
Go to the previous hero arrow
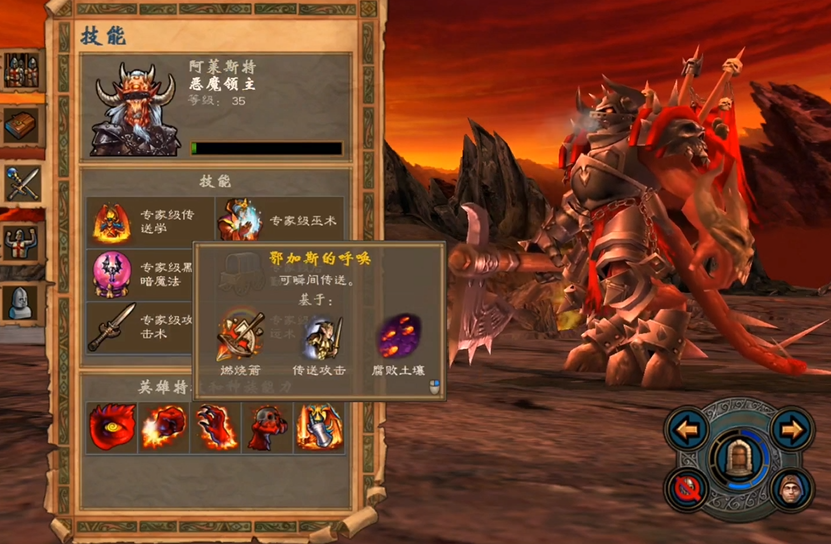tap(688, 431)
